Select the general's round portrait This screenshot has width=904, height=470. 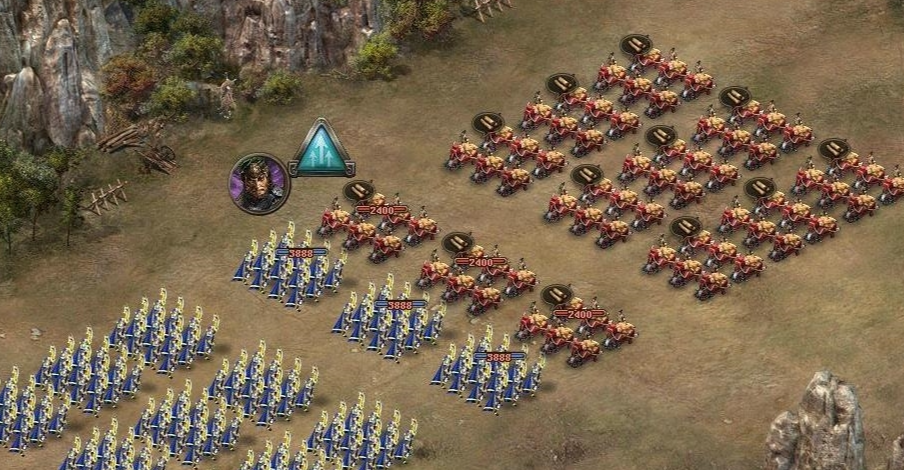point(259,183)
